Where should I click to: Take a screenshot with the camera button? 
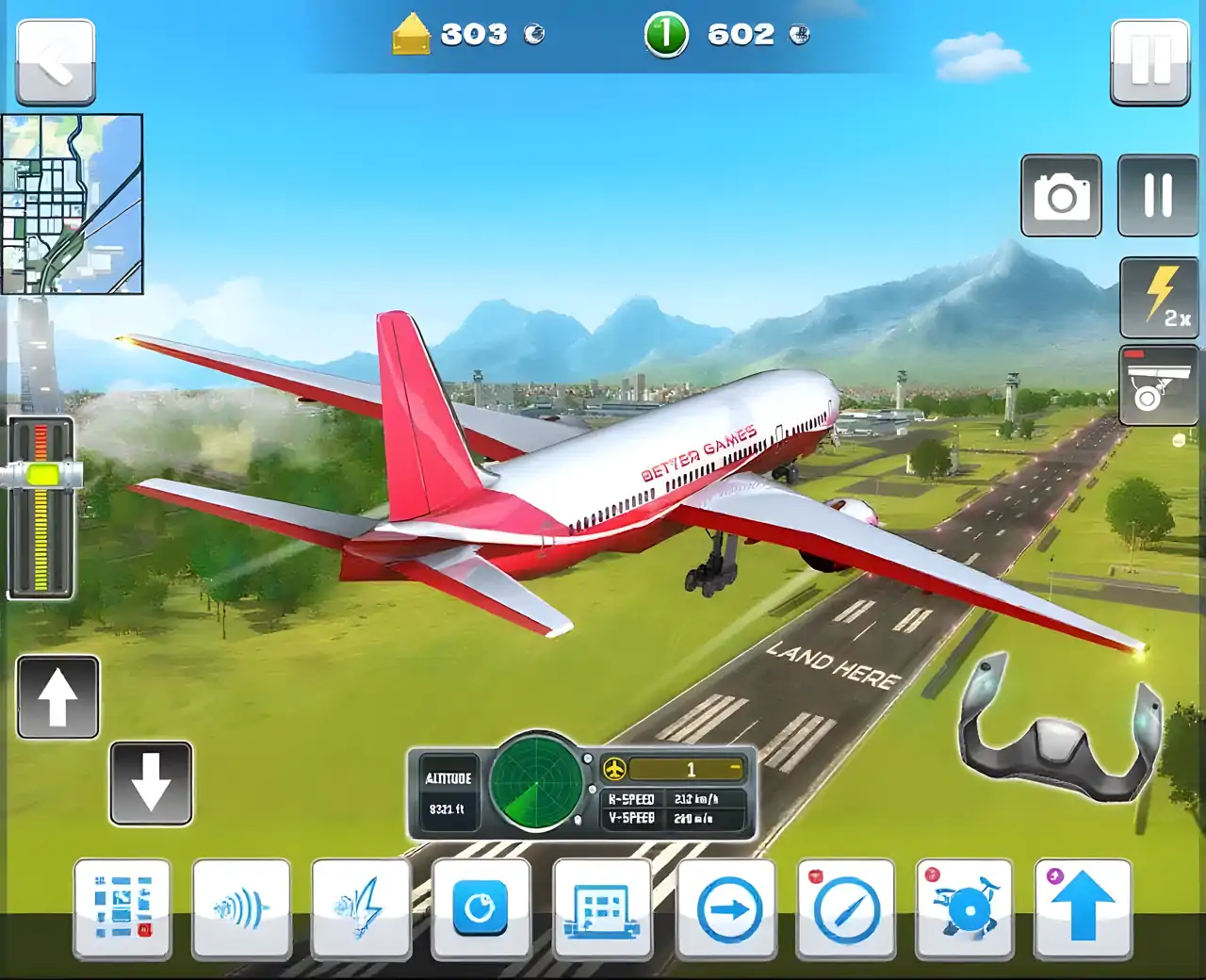click(1062, 195)
